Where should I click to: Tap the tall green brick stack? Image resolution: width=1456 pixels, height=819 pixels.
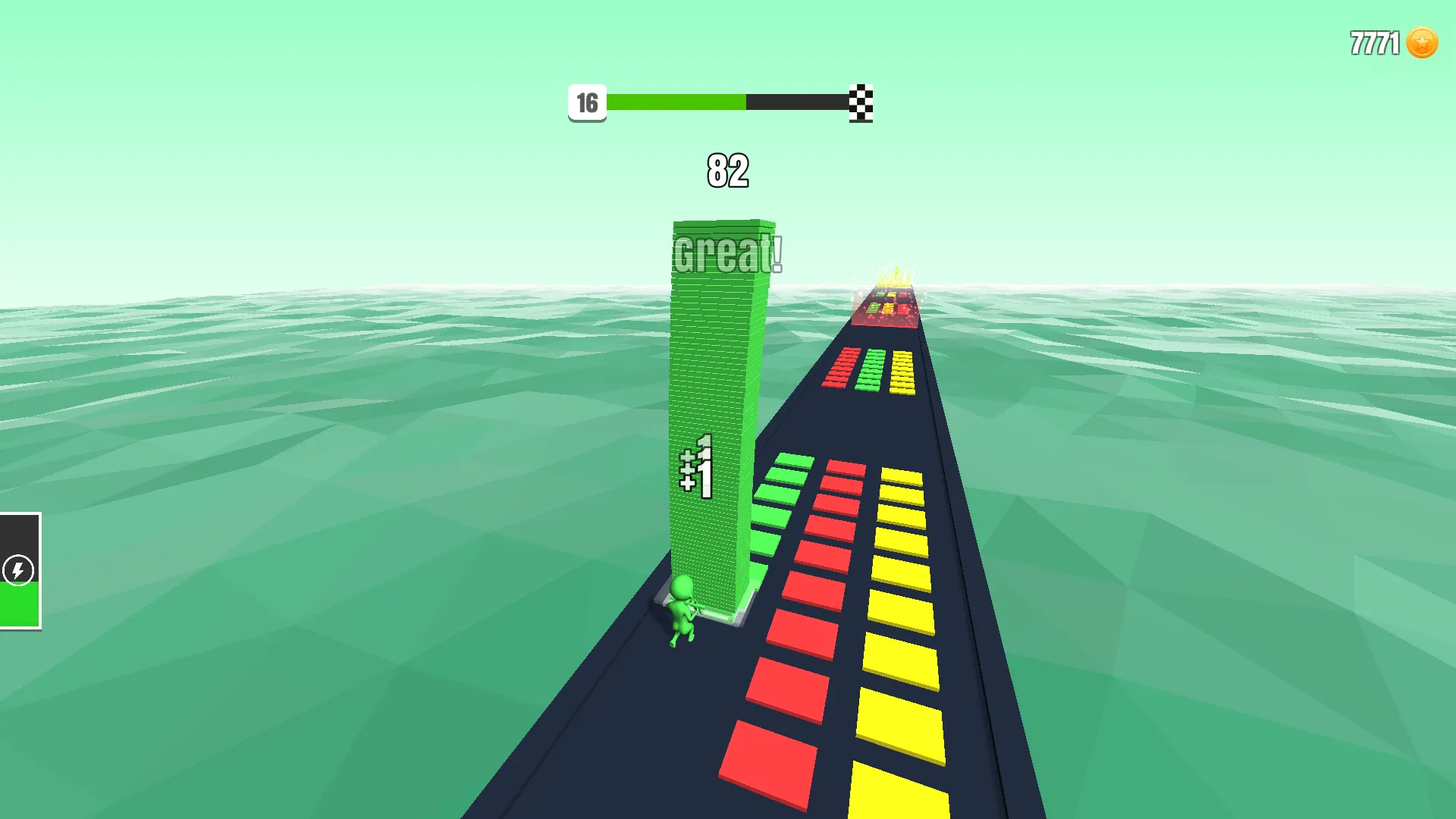pos(717,379)
